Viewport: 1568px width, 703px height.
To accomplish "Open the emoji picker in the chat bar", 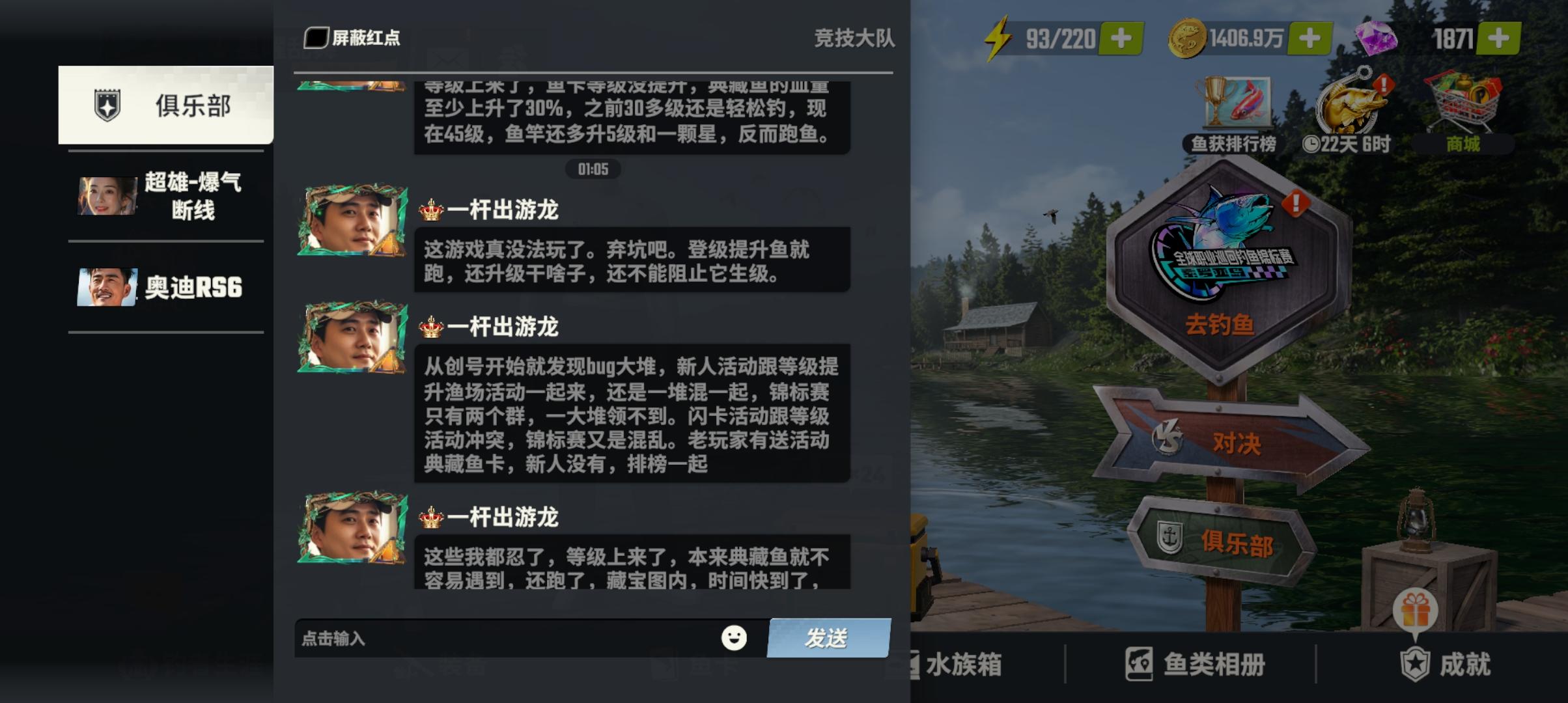I will (x=735, y=639).
